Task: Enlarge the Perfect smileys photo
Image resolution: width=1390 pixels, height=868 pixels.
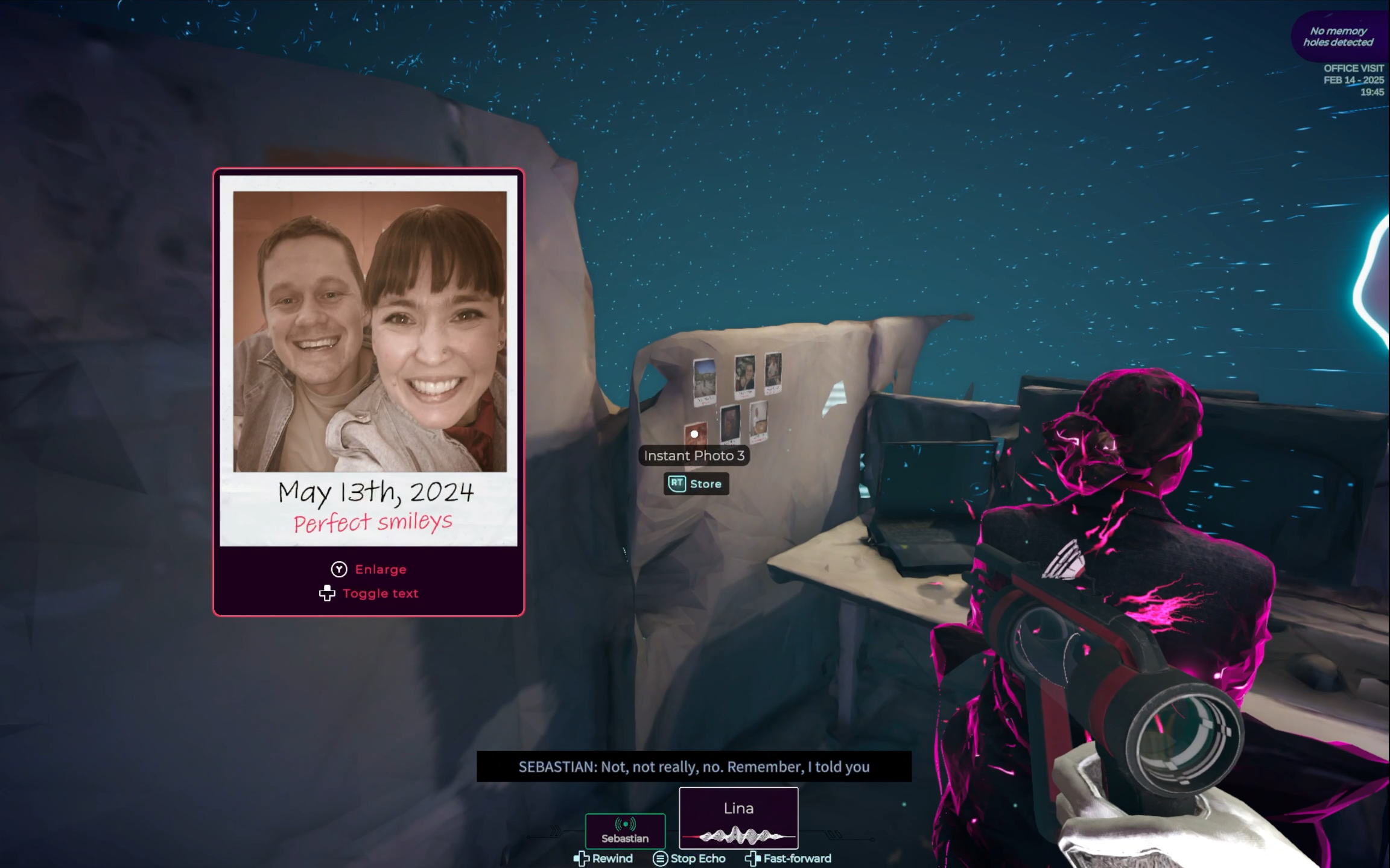Action: 369,569
